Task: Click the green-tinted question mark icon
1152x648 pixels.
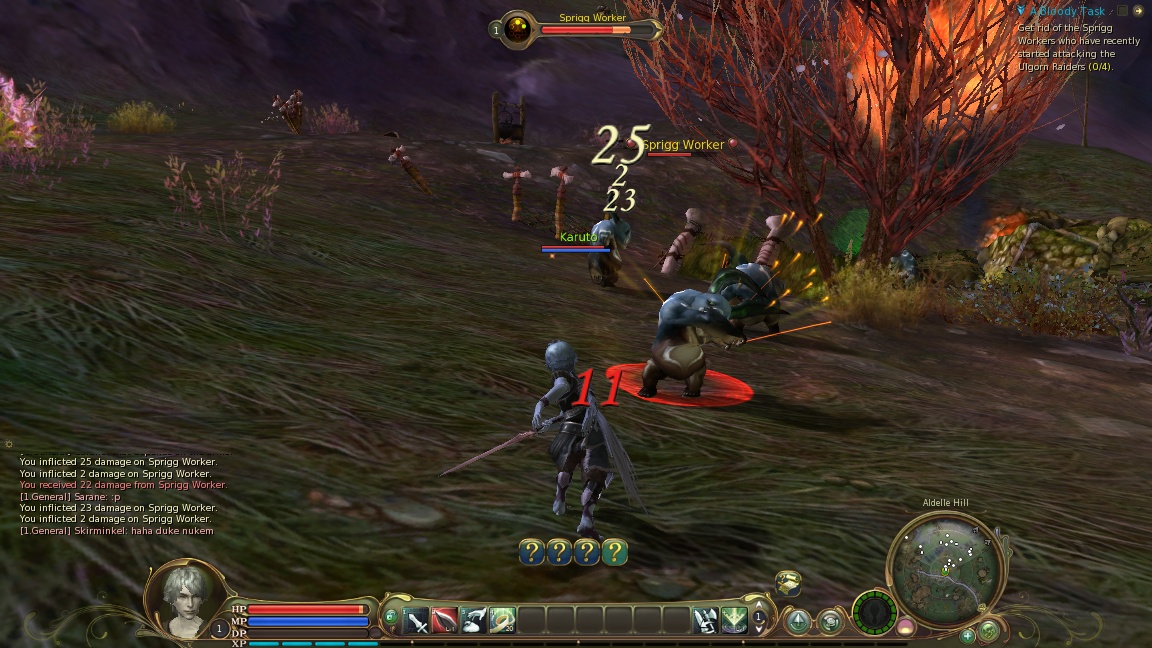Action: click(615, 552)
